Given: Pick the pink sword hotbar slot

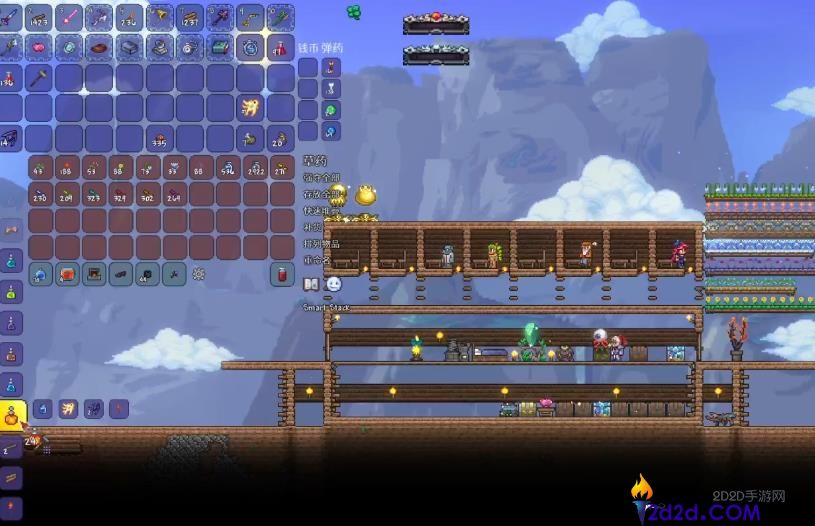Looking at the screenshot, I should [x=69, y=16].
